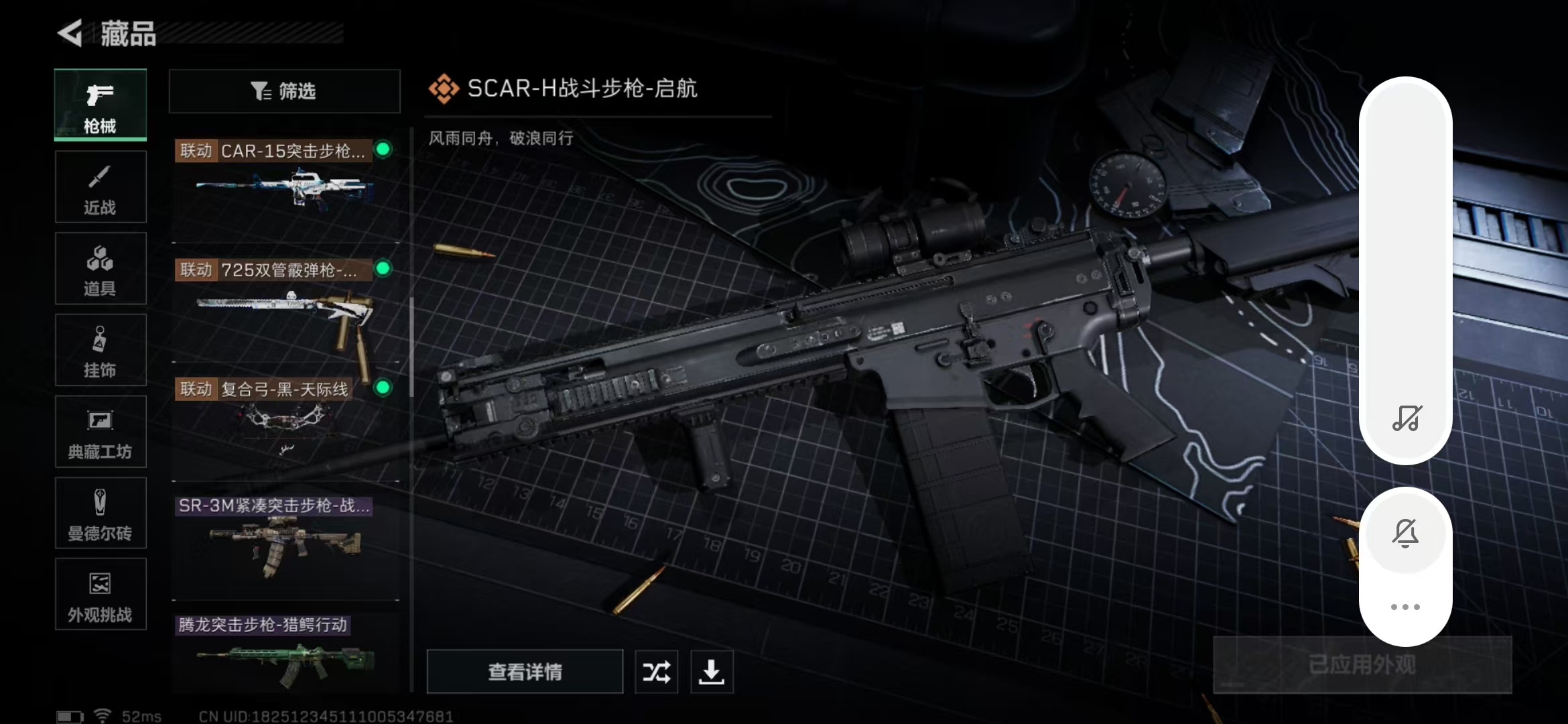Viewport: 1568px width, 724px height.
Task: Click the 已应用外观 applied skin button
Action: point(1362,665)
